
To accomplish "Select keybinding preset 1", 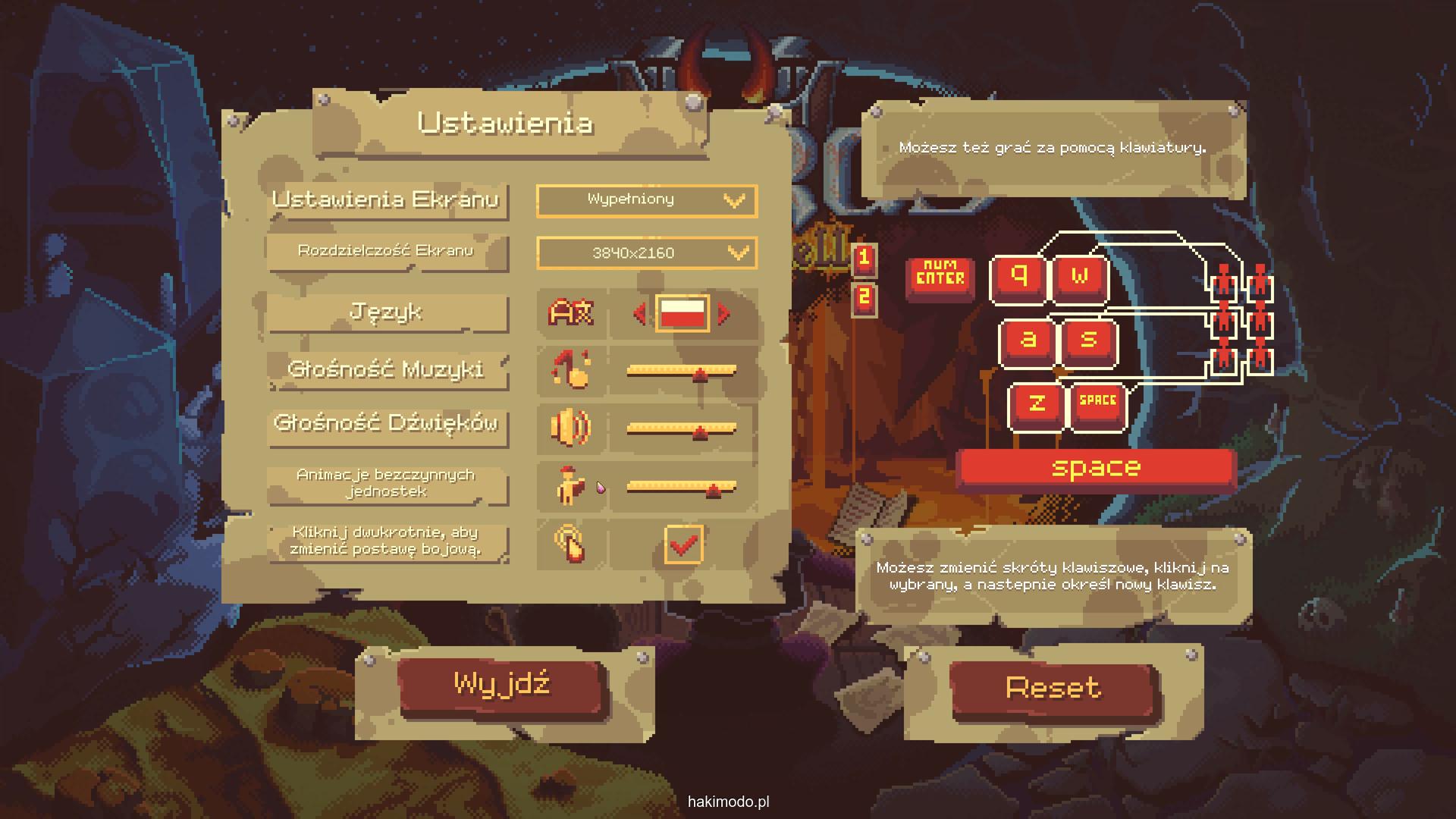I will (x=864, y=259).
